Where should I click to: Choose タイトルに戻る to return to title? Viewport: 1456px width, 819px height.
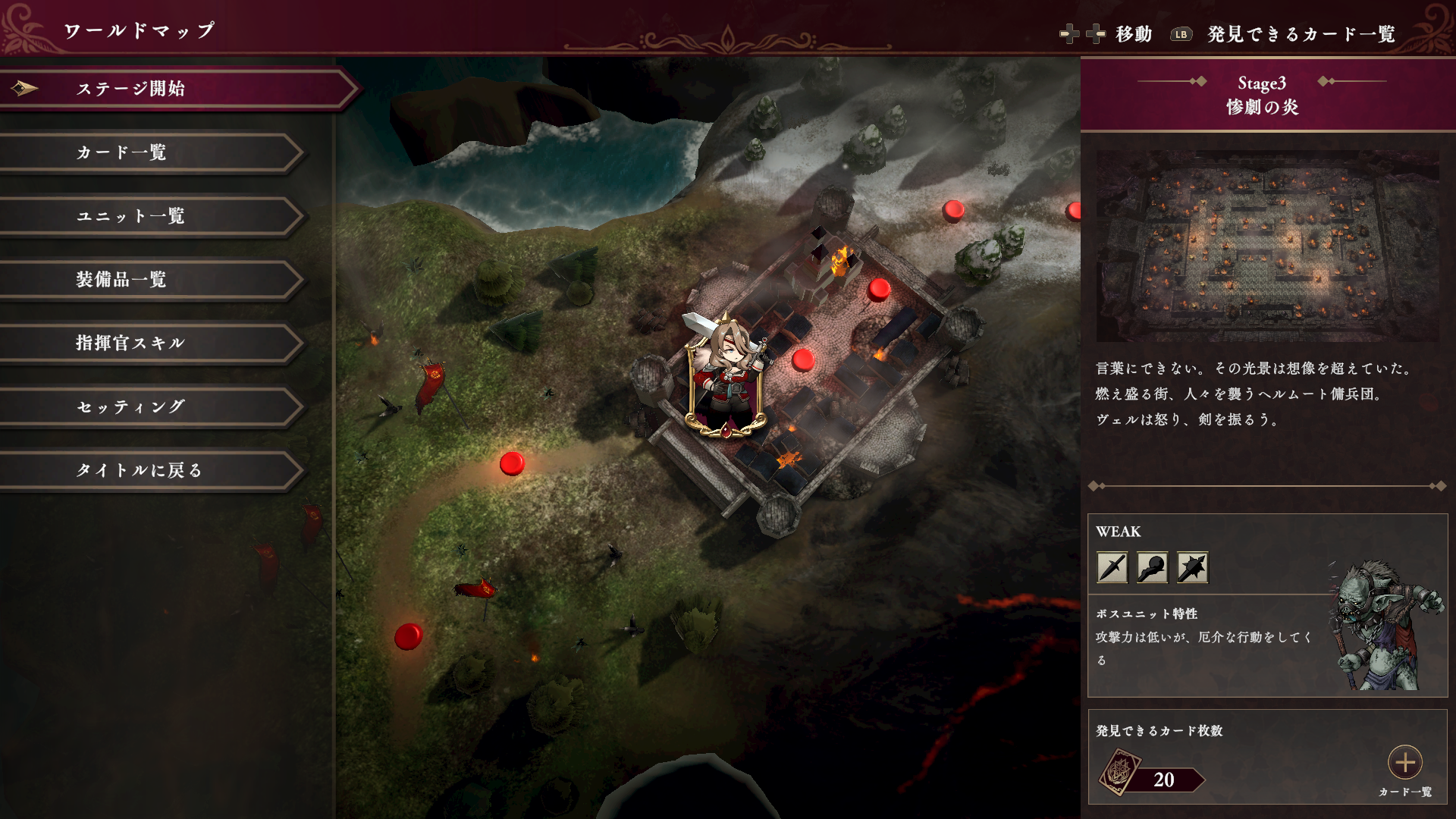tap(152, 471)
